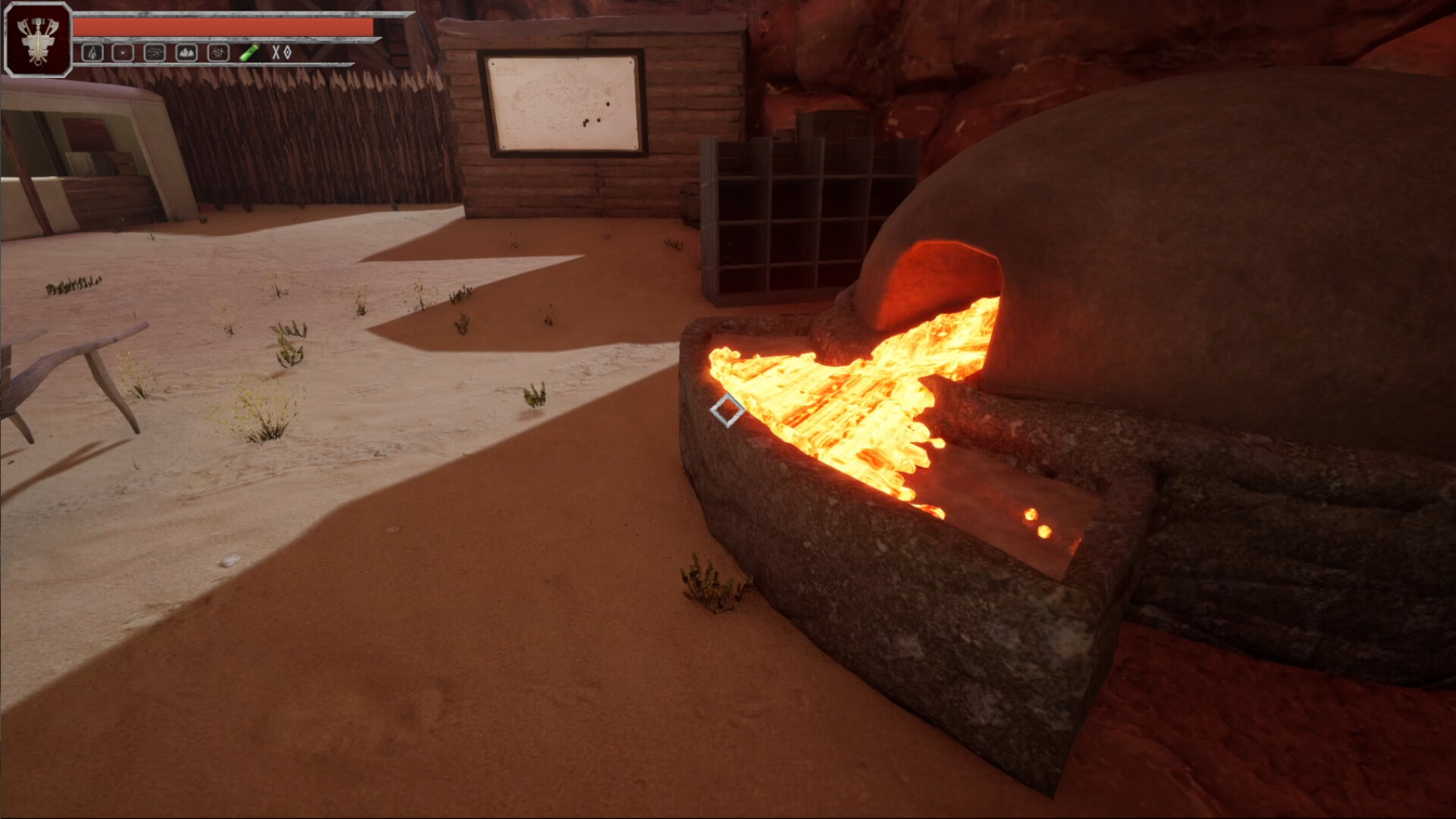Click the green elixir buff icon

click(x=250, y=52)
